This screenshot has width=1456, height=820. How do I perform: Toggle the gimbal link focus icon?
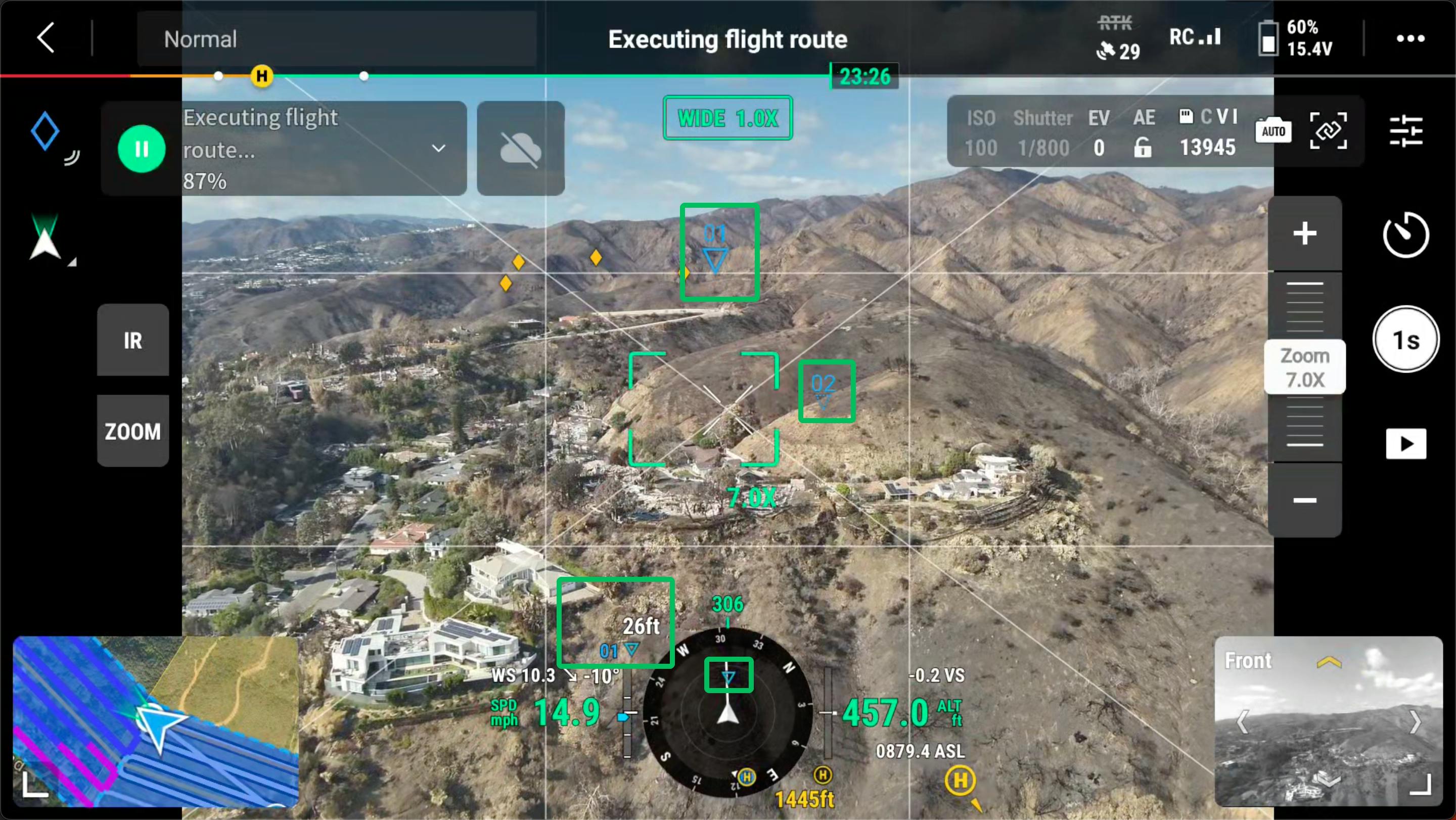coord(1328,131)
